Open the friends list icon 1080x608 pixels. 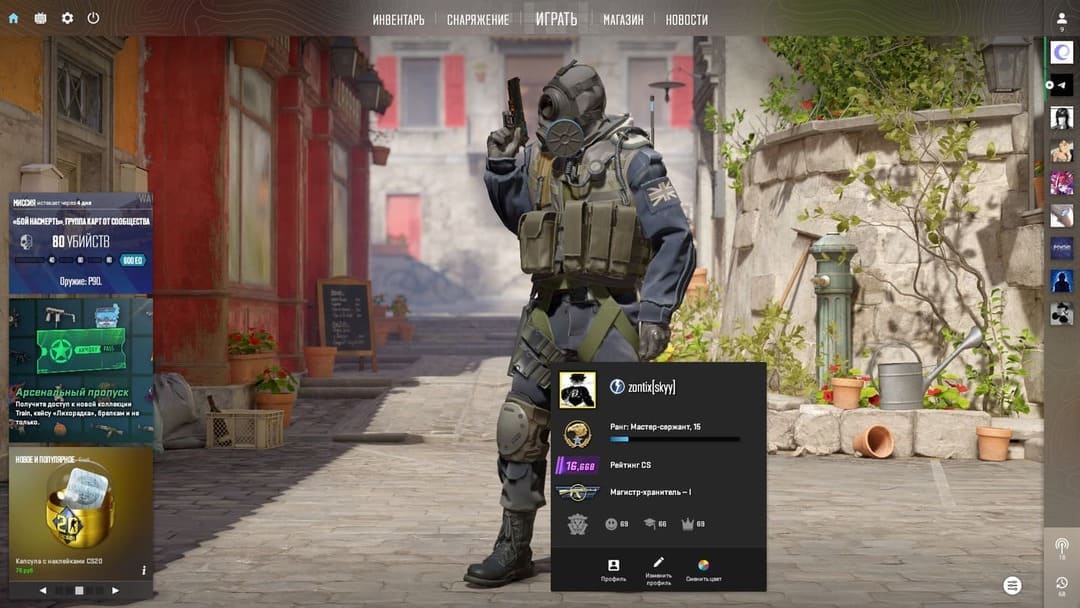[1061, 19]
